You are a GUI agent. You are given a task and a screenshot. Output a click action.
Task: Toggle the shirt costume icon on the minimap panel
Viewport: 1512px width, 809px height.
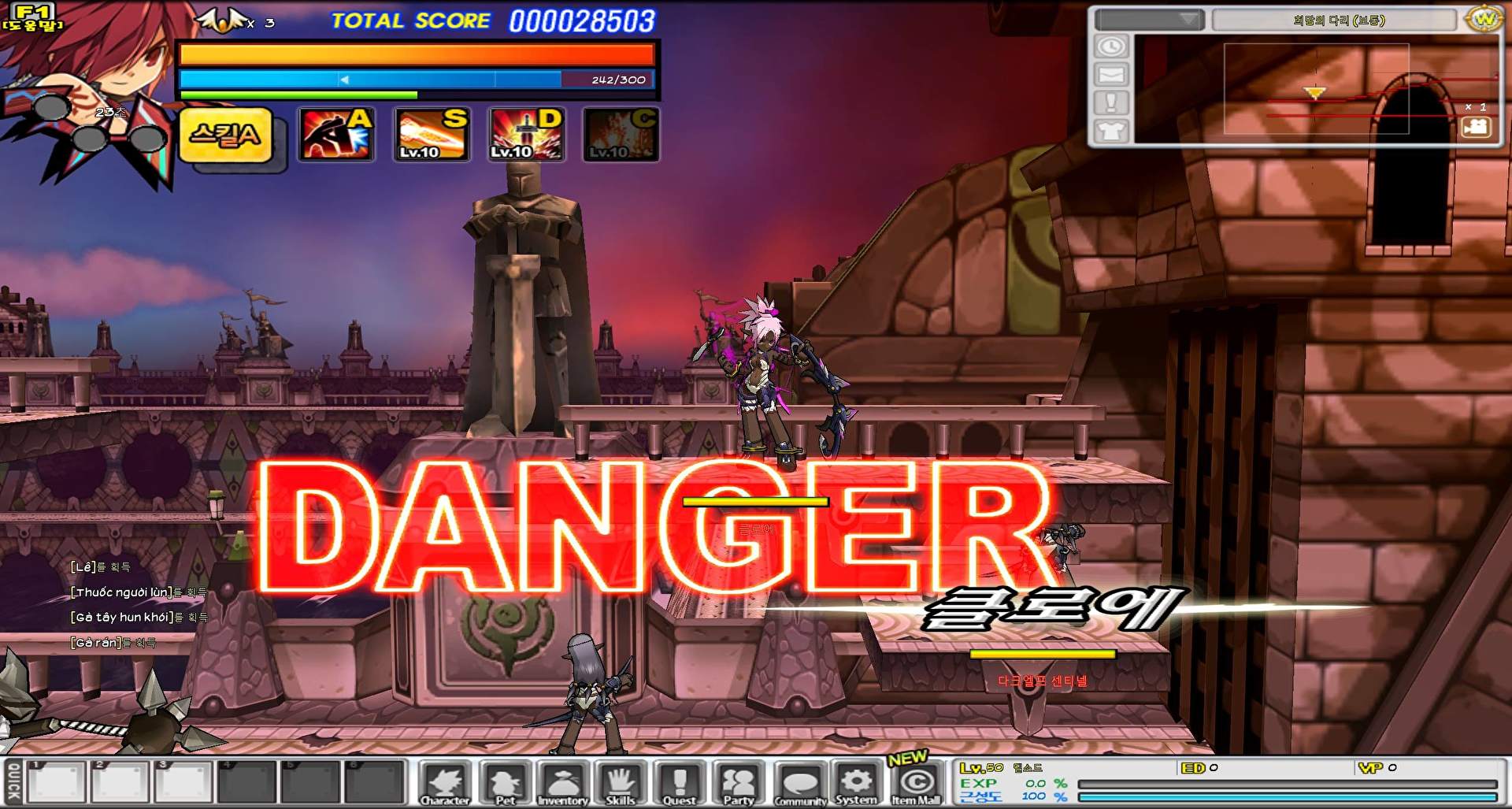(1111, 131)
